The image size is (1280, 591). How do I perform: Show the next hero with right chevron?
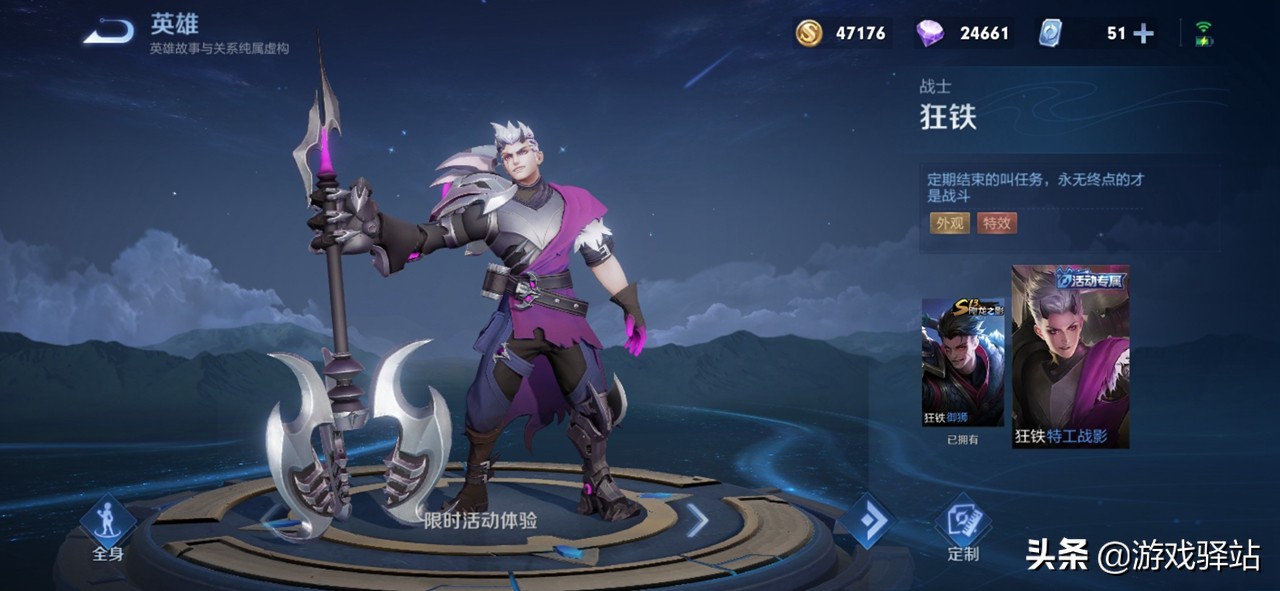[697, 519]
